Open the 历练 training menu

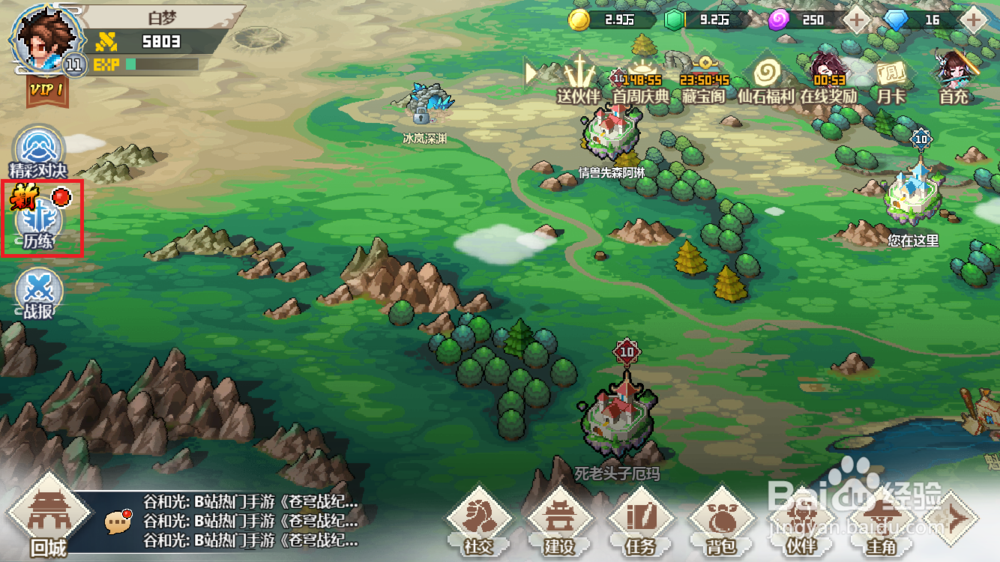[x=40, y=221]
